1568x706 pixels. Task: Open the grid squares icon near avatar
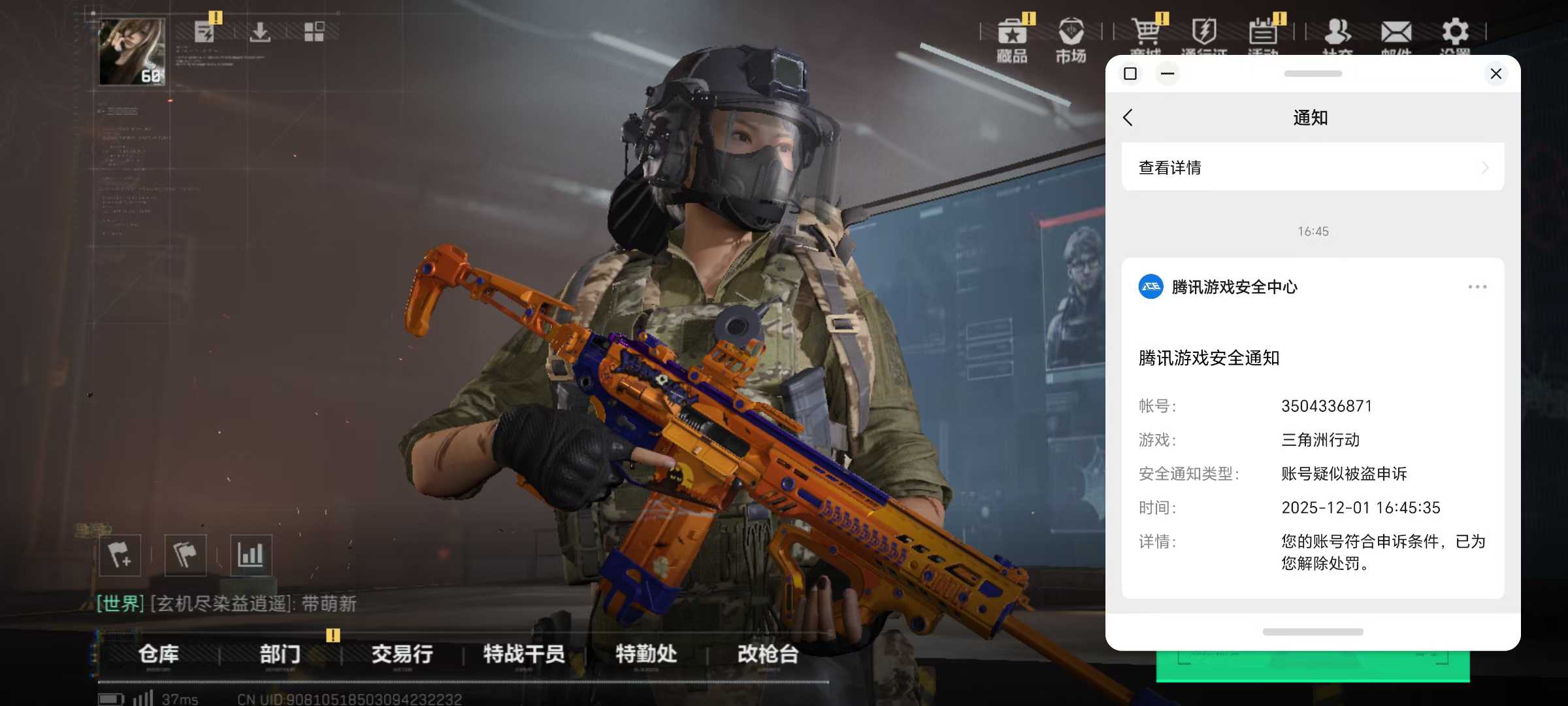point(314,31)
